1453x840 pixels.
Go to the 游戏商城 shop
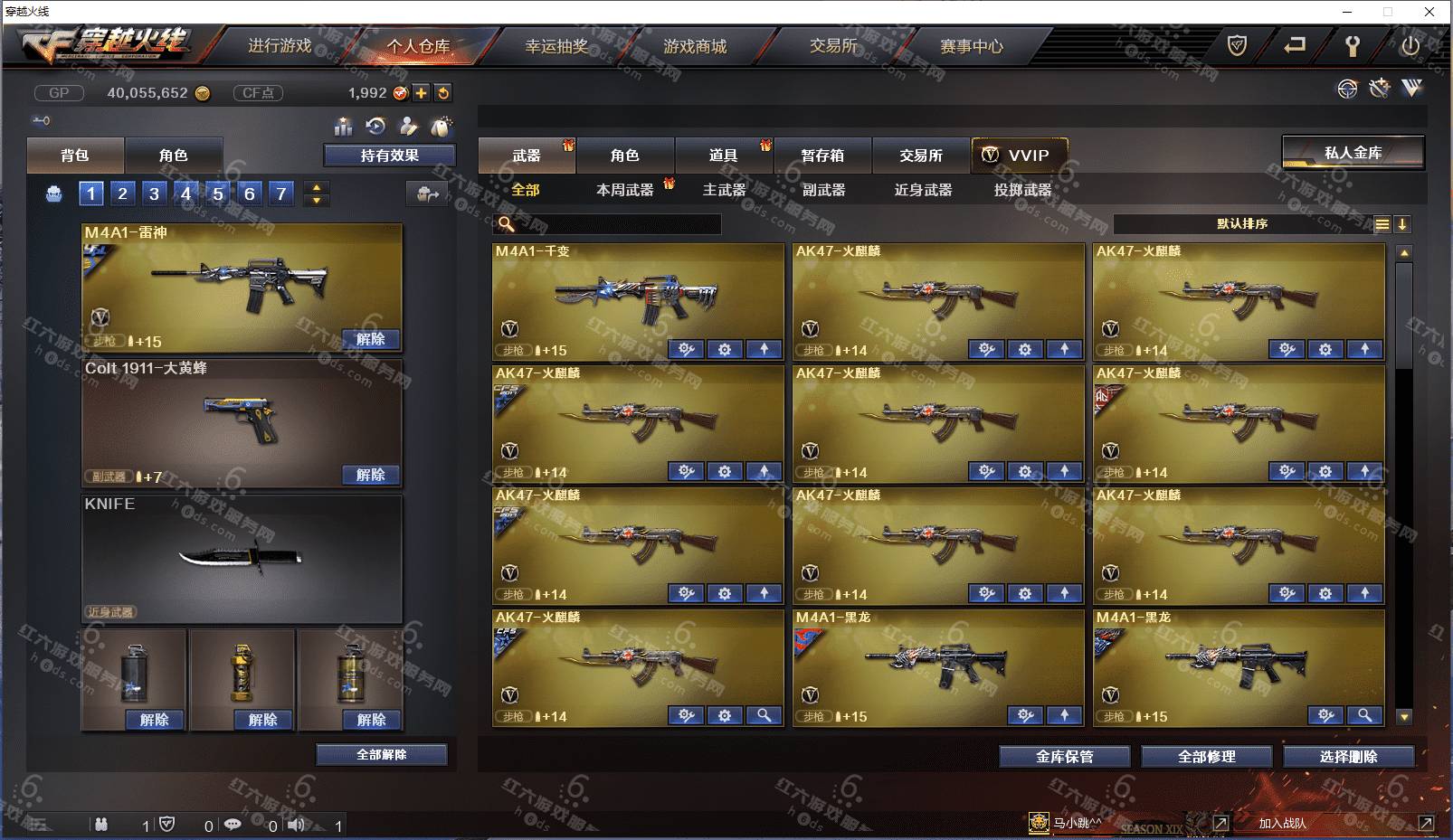695,46
